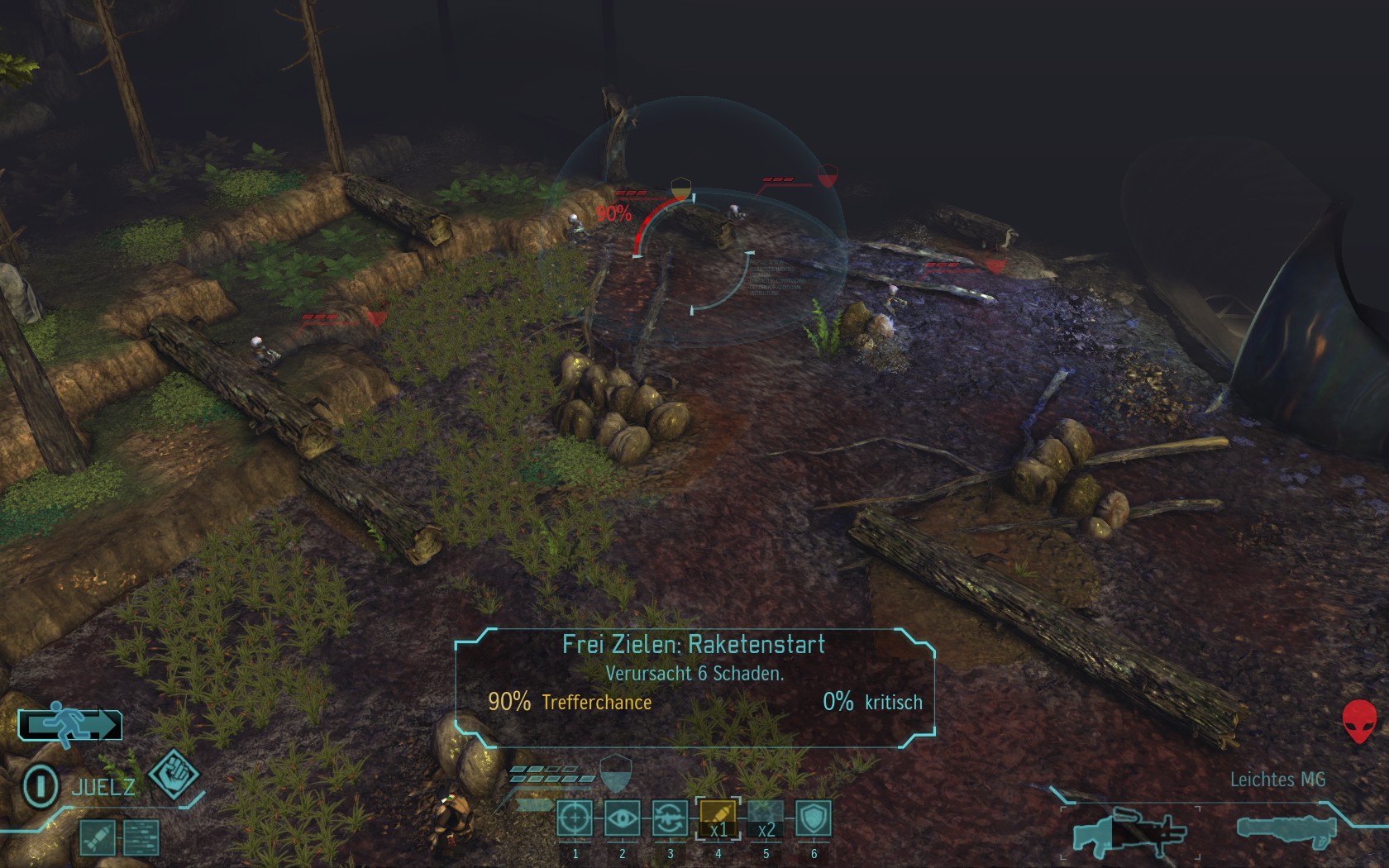Open the ammo list panel icon
Screen dimensions: 1389x868
141,838
